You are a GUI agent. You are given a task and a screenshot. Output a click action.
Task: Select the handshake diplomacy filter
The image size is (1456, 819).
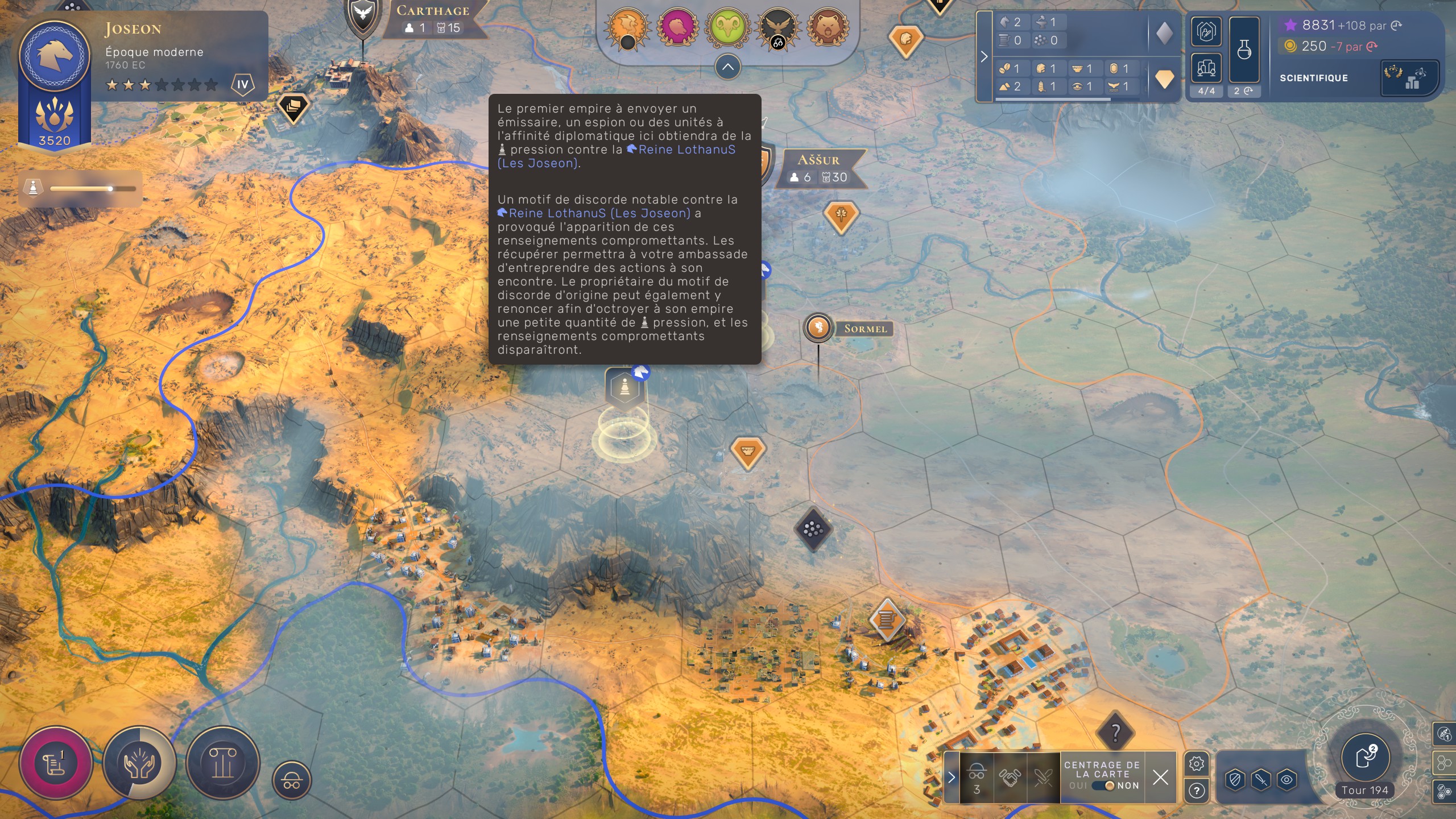[1010, 777]
